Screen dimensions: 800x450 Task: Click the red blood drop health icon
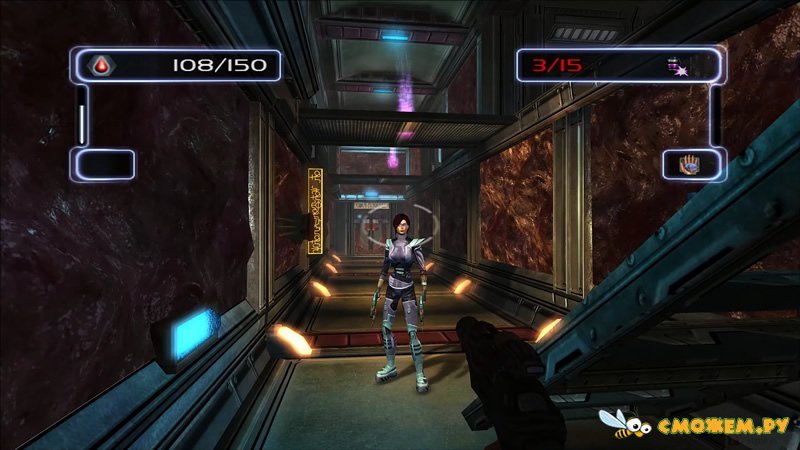click(99, 66)
